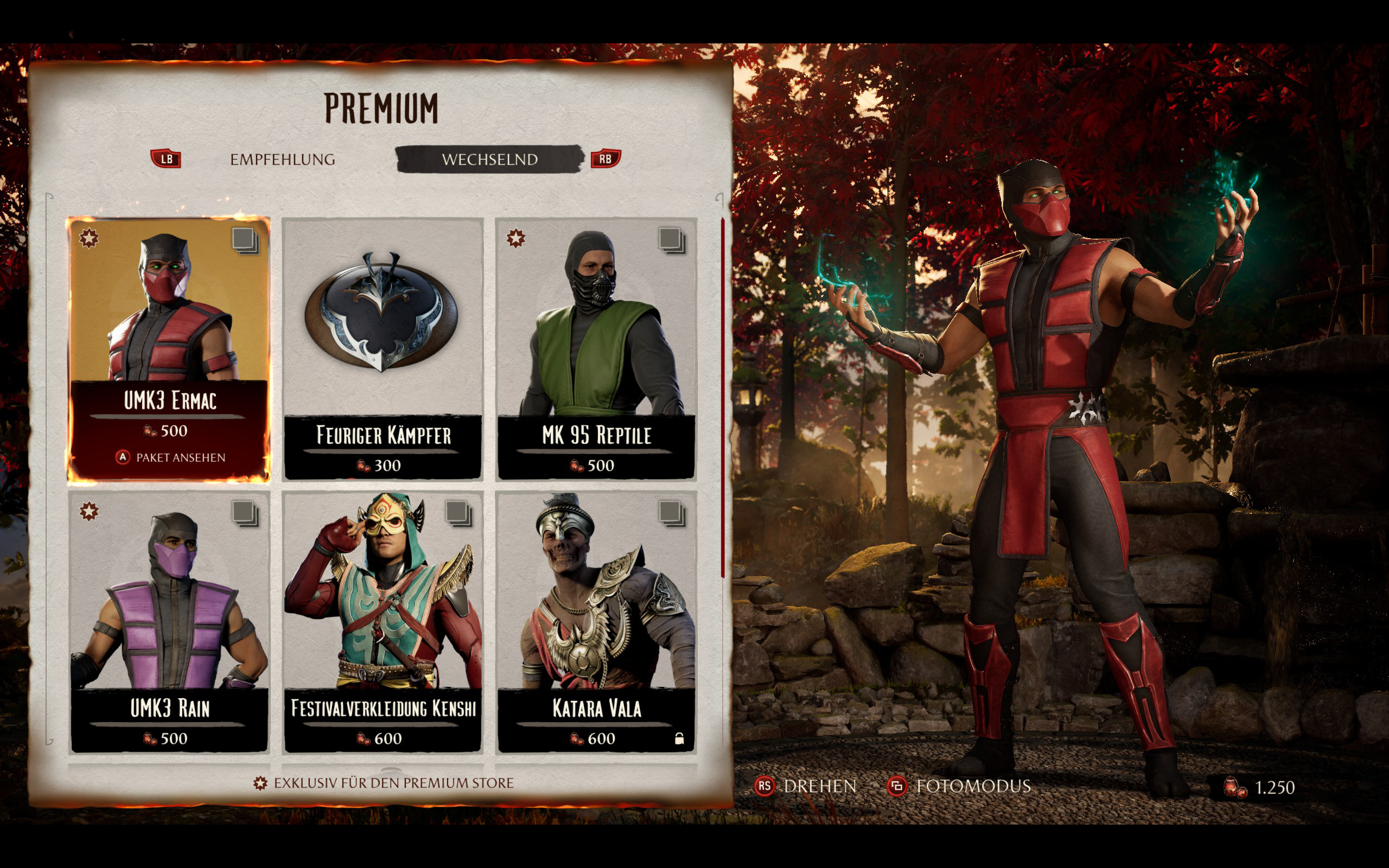
Task: Choose the Feuriger Kämpfer item card
Action: [383, 348]
